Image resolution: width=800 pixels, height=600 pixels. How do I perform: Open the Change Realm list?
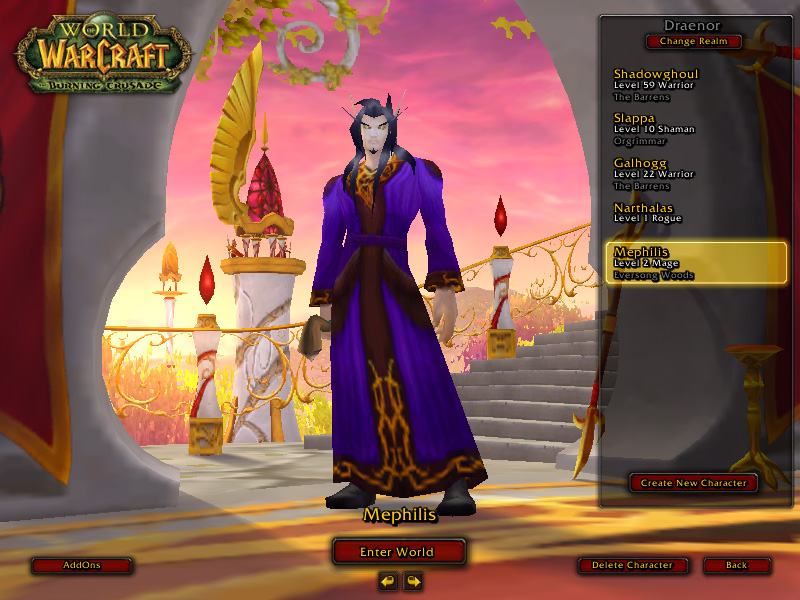click(693, 42)
